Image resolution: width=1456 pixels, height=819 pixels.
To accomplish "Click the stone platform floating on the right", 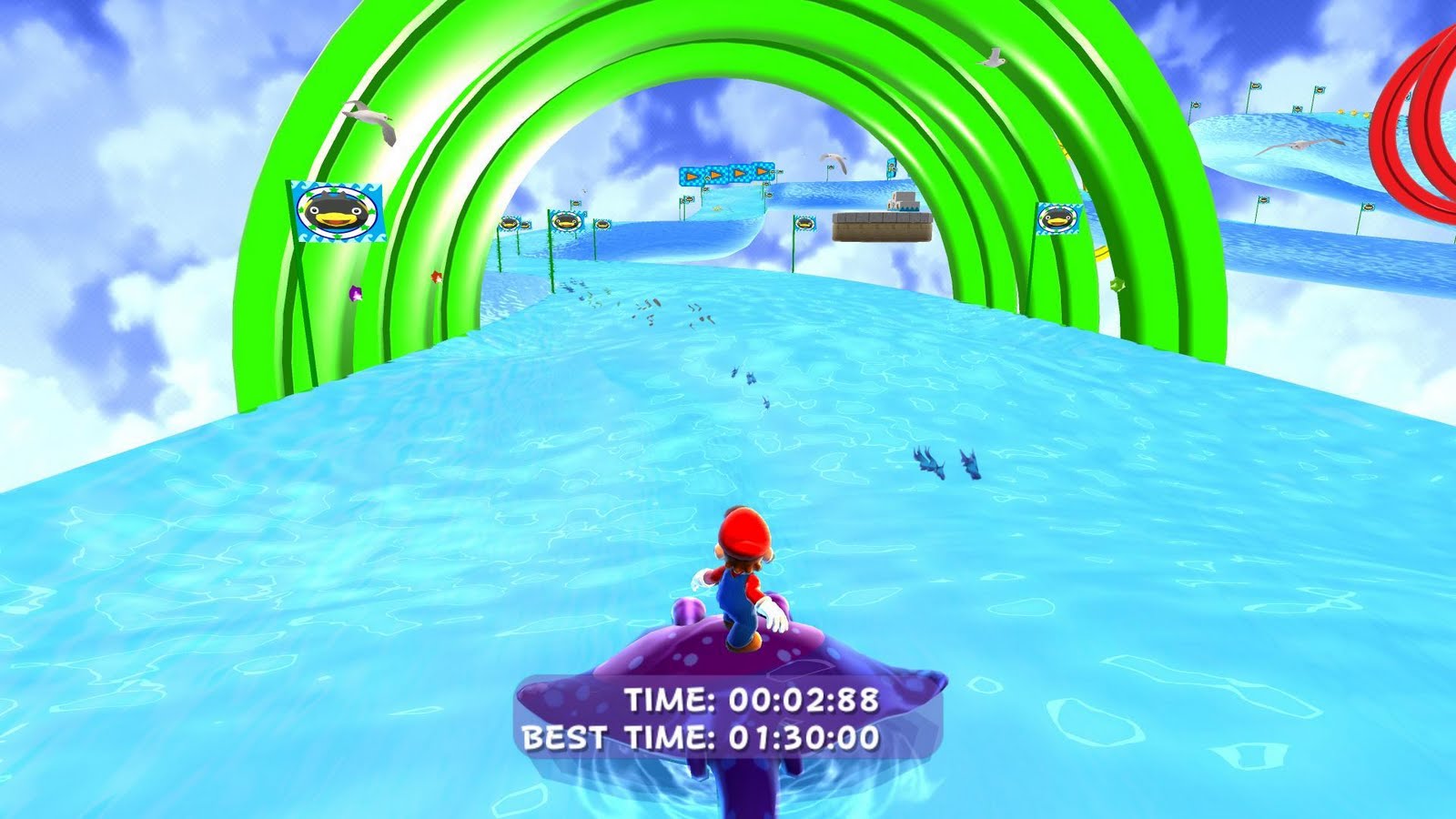I will (882, 227).
